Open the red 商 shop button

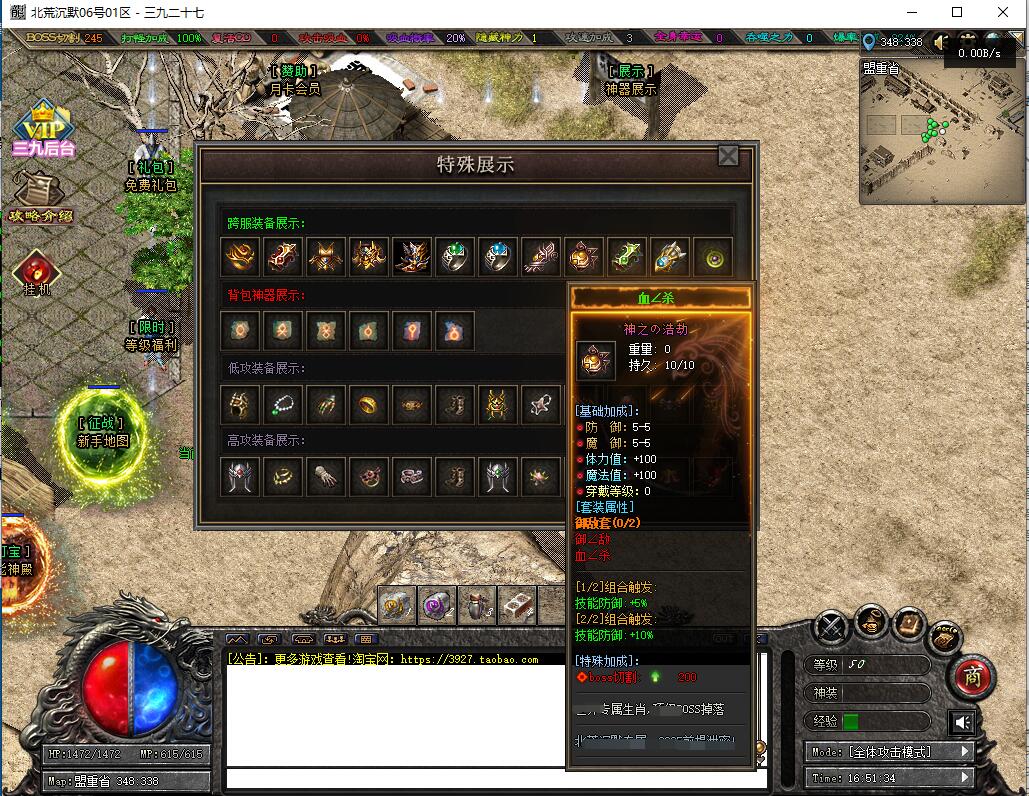pyautogui.click(x=972, y=677)
